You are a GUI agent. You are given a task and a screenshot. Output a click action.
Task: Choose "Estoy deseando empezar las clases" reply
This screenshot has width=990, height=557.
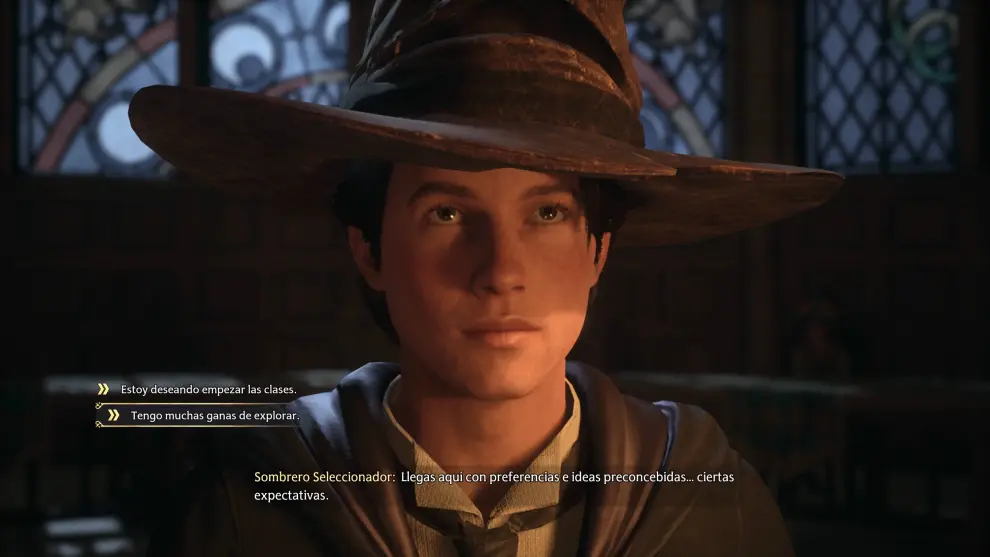coord(208,389)
